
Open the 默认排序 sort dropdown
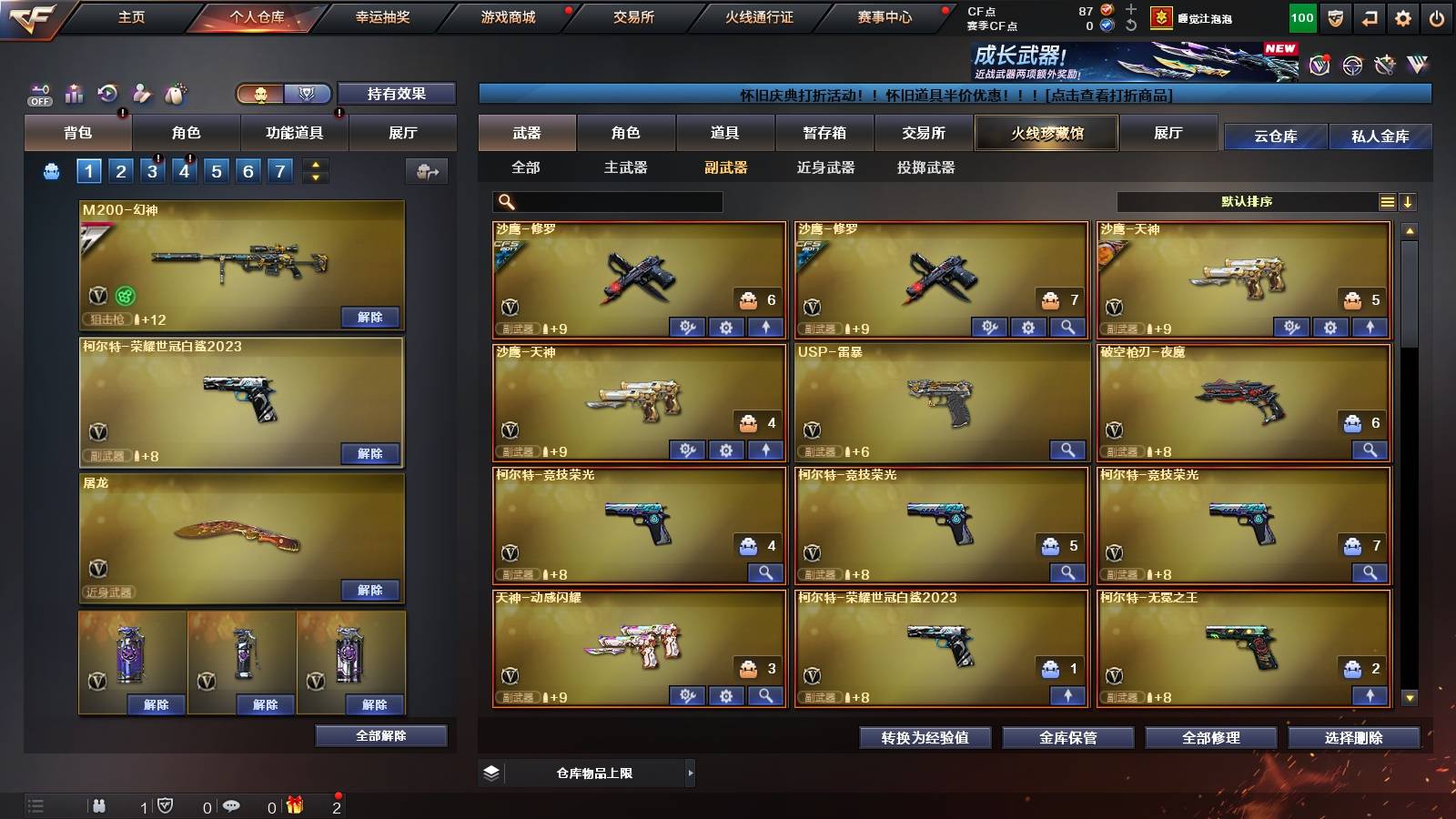(x=1247, y=202)
